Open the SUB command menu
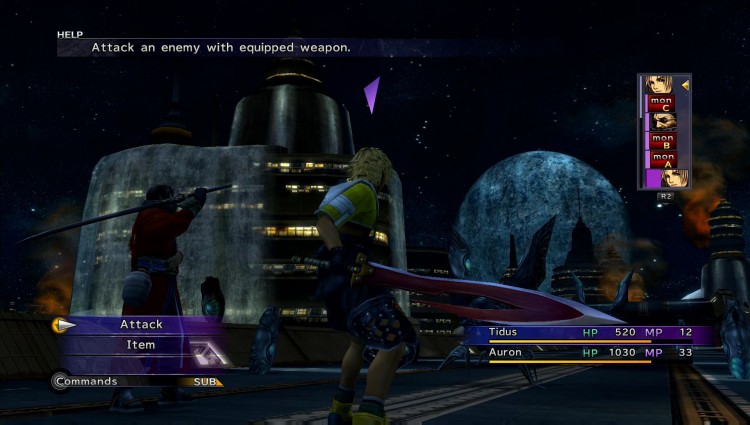The image size is (750, 425). pos(204,381)
